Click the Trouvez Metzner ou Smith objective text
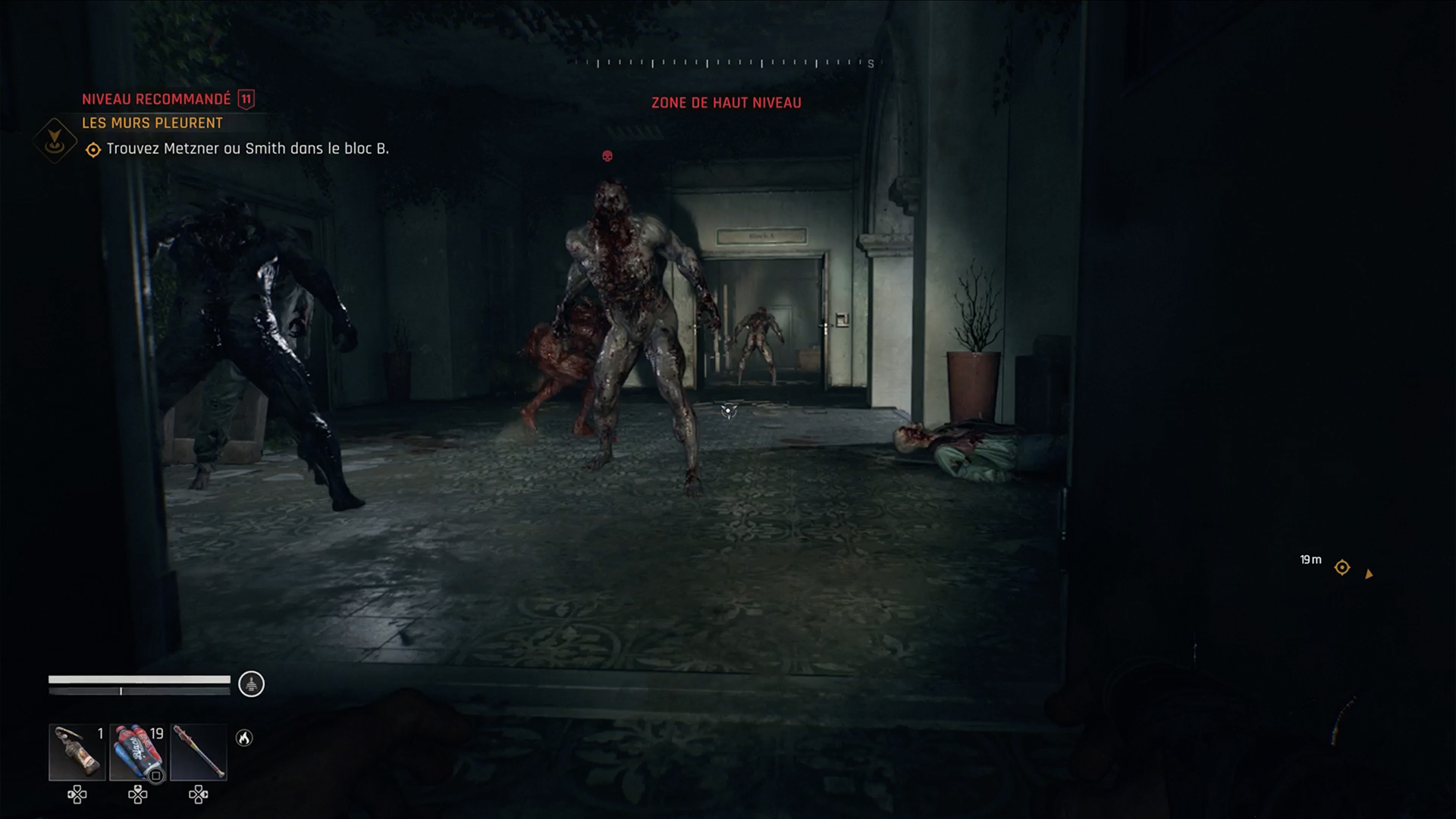The image size is (1456, 819). tap(249, 149)
